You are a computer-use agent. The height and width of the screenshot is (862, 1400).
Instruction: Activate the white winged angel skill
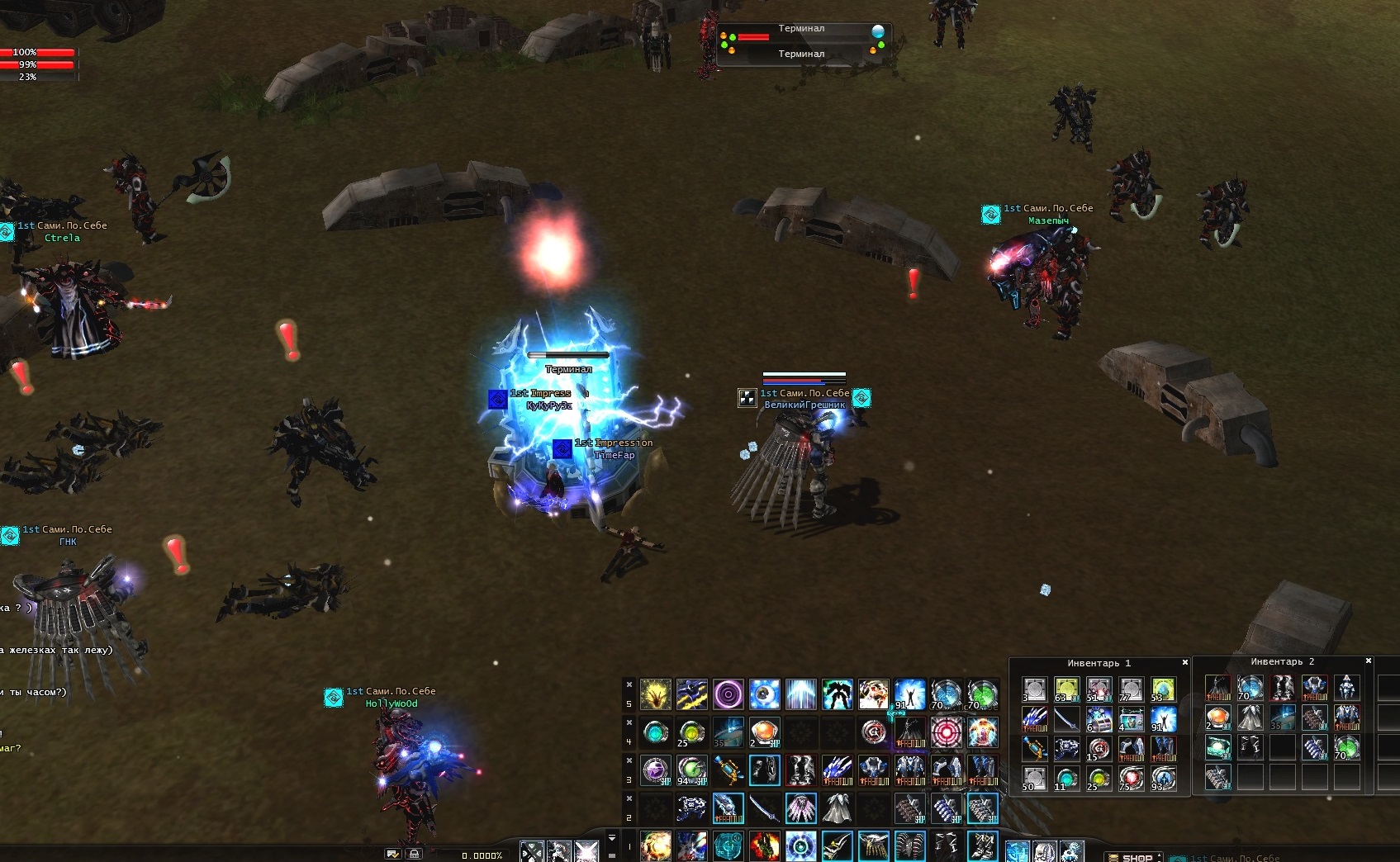[x=874, y=694]
